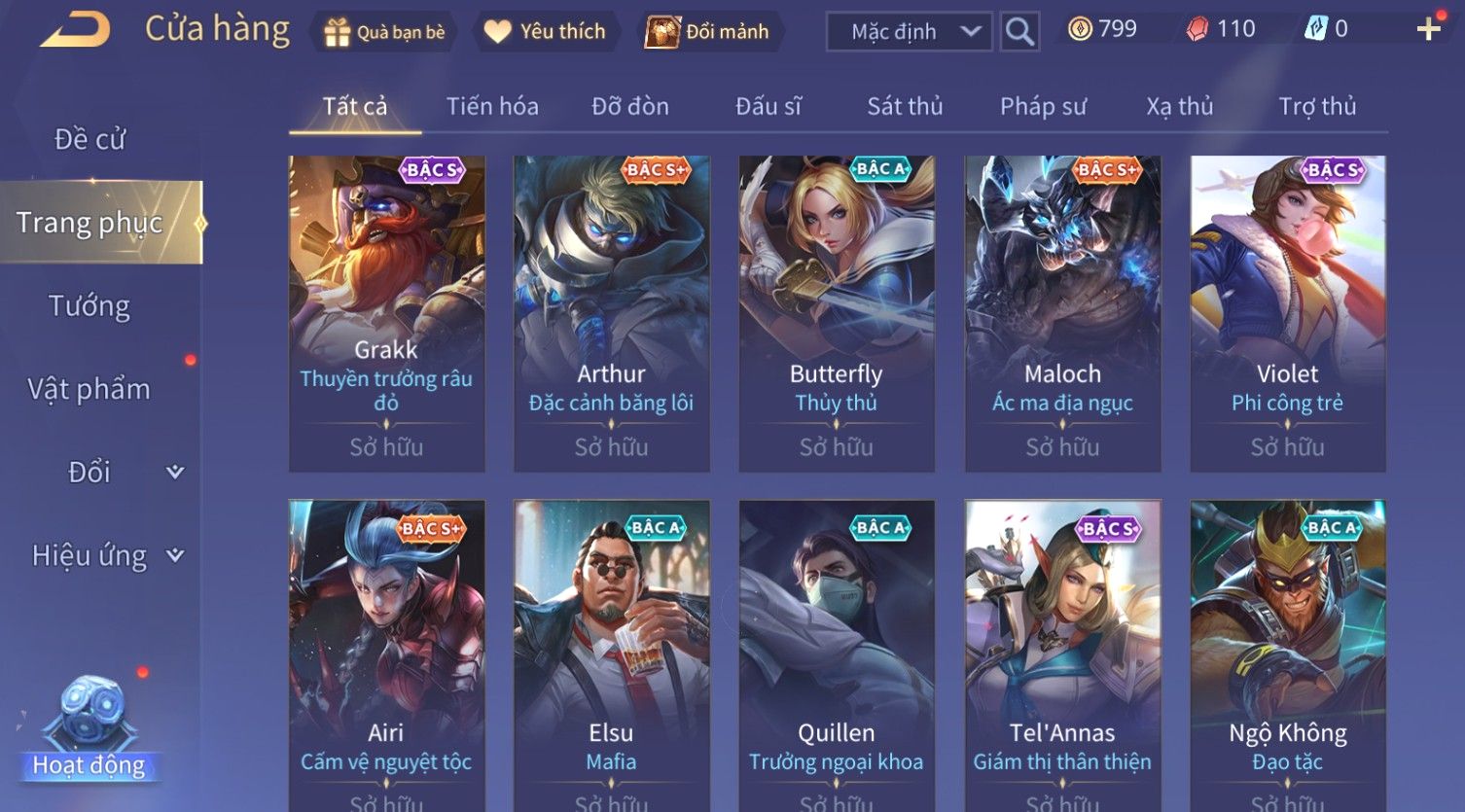
Task: Open the Hoạt động events icon
Action: 89,729
